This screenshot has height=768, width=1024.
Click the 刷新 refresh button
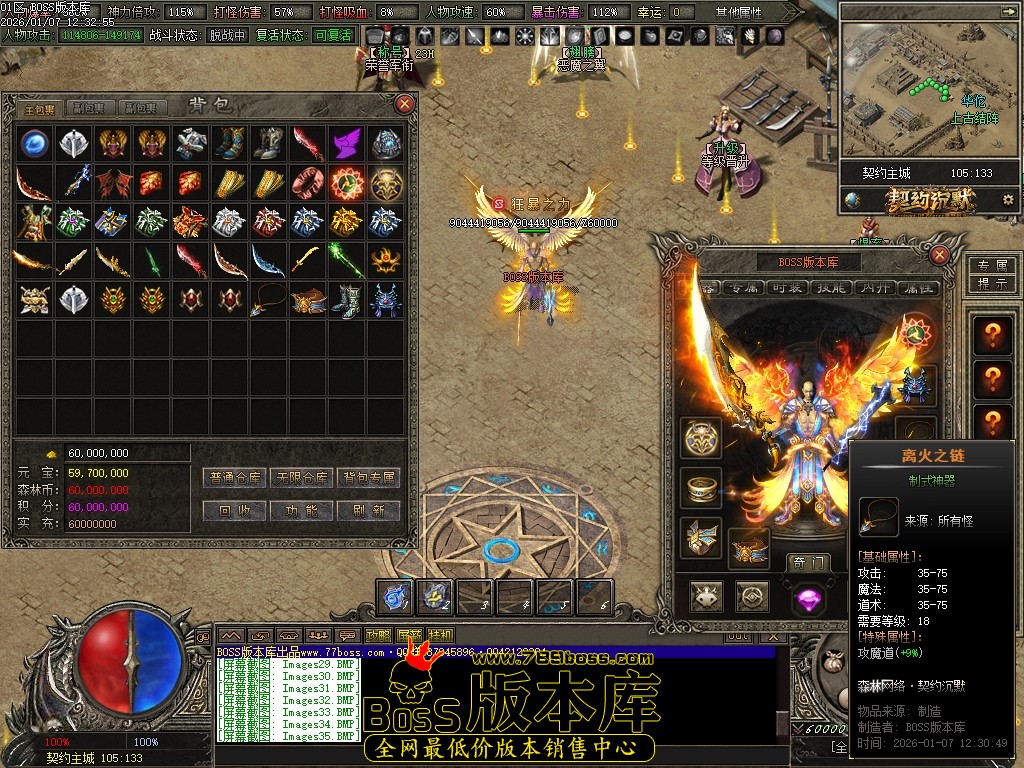pyautogui.click(x=369, y=510)
